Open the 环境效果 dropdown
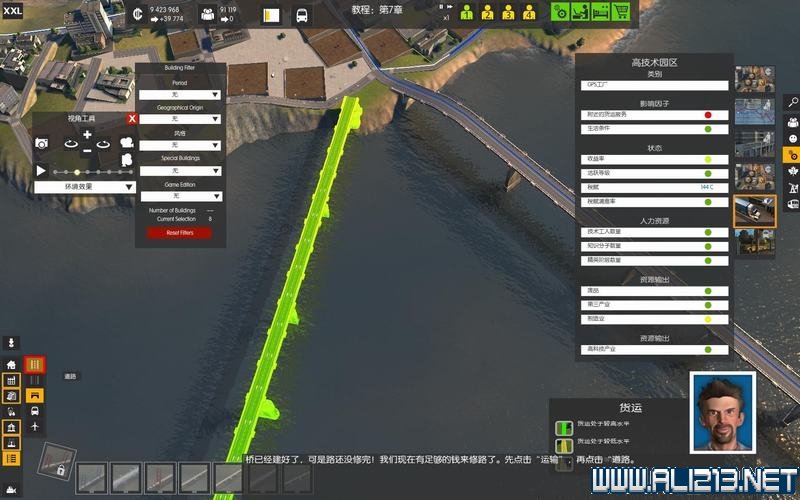 [x=85, y=187]
